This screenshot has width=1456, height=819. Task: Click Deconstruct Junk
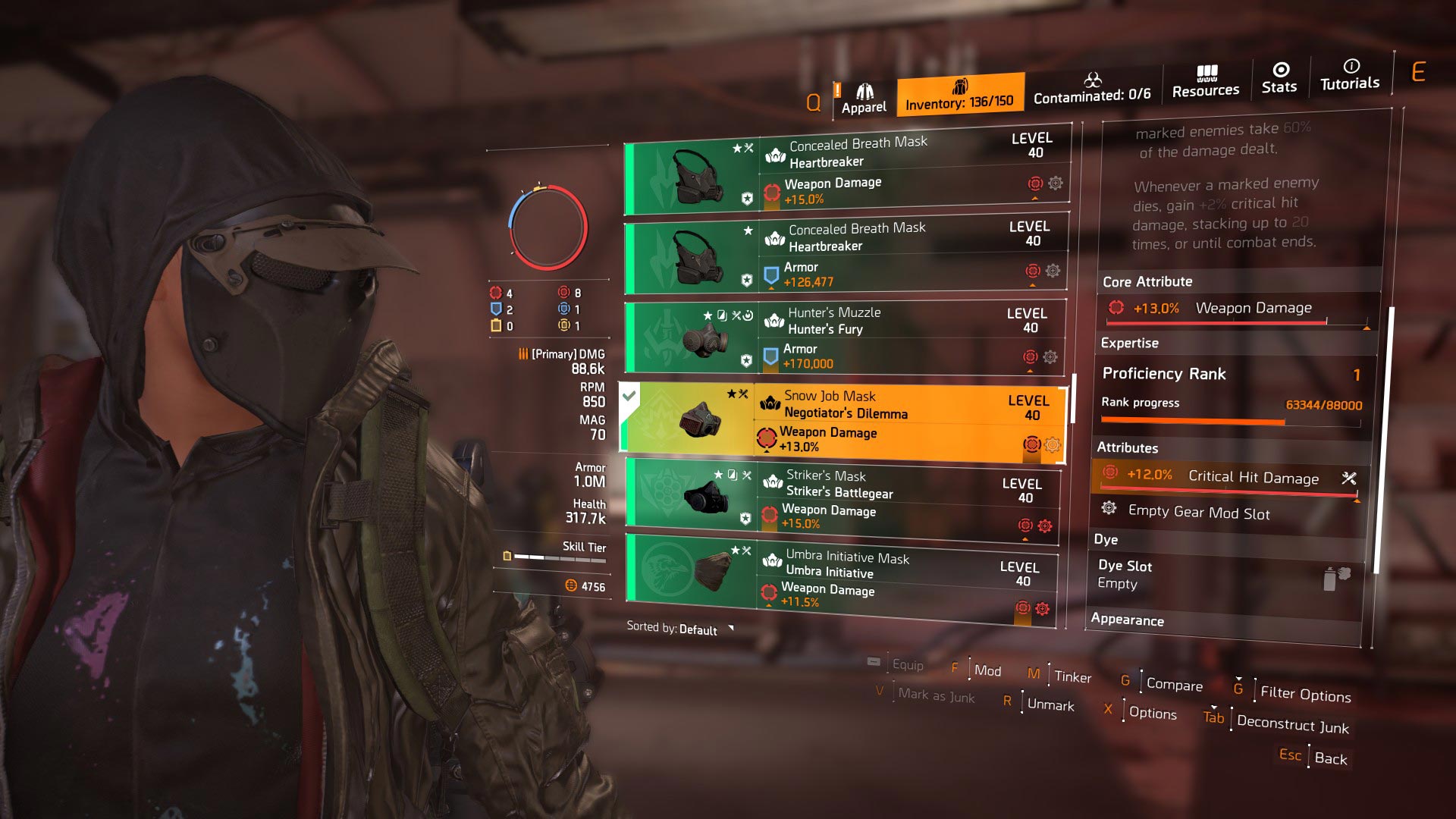[1291, 726]
